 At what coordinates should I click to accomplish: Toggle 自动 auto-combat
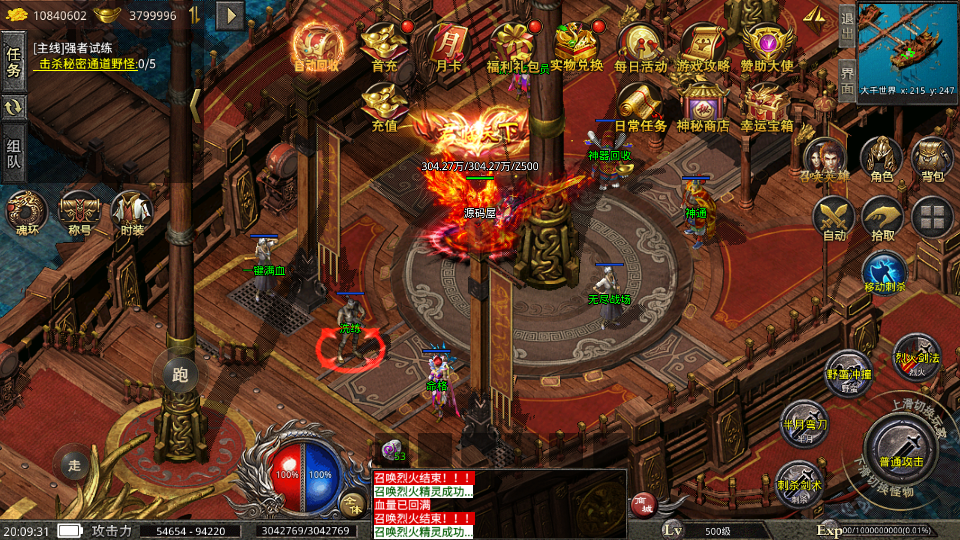[x=833, y=217]
